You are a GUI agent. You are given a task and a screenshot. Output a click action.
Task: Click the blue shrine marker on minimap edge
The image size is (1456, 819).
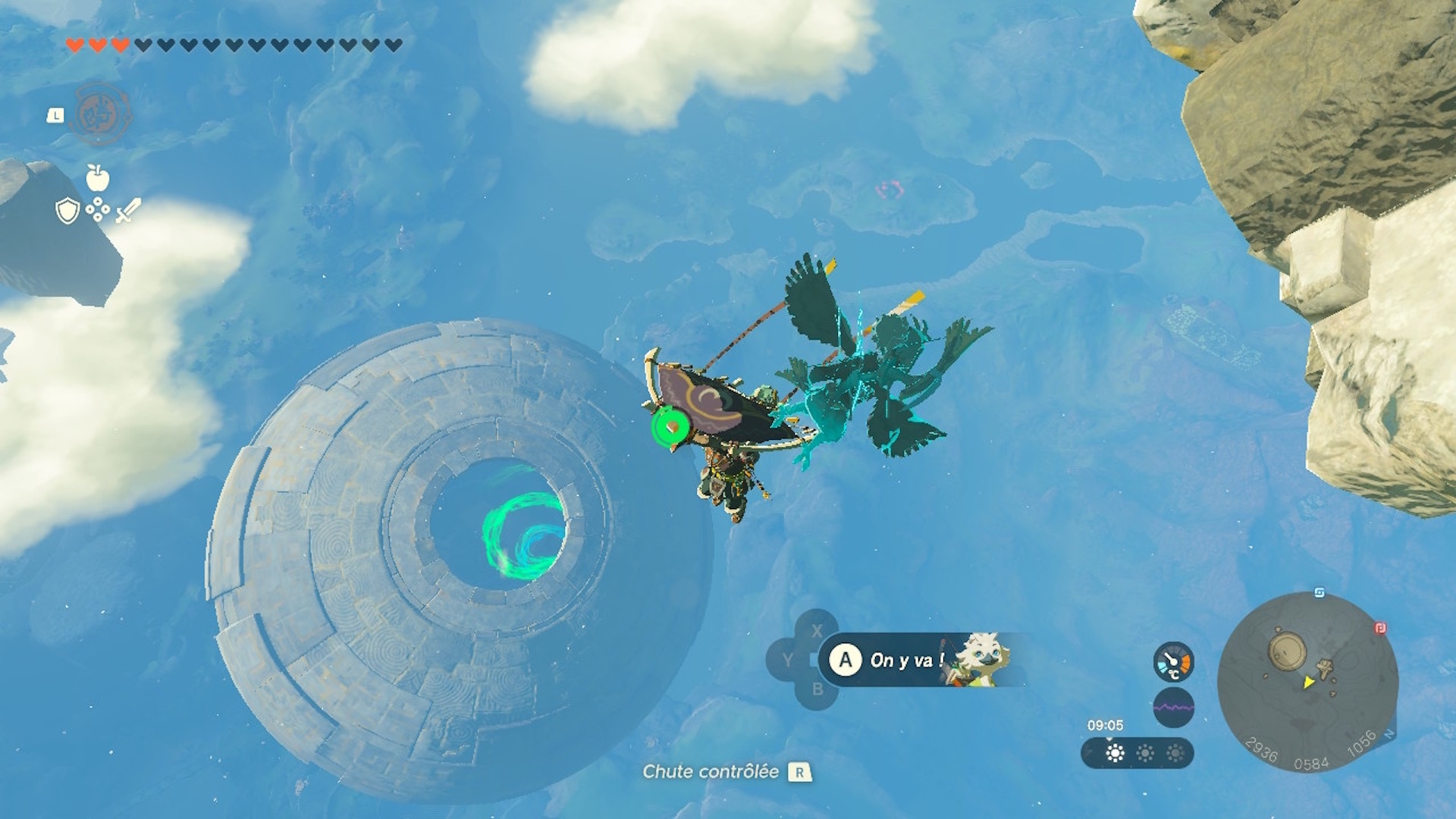(1319, 592)
